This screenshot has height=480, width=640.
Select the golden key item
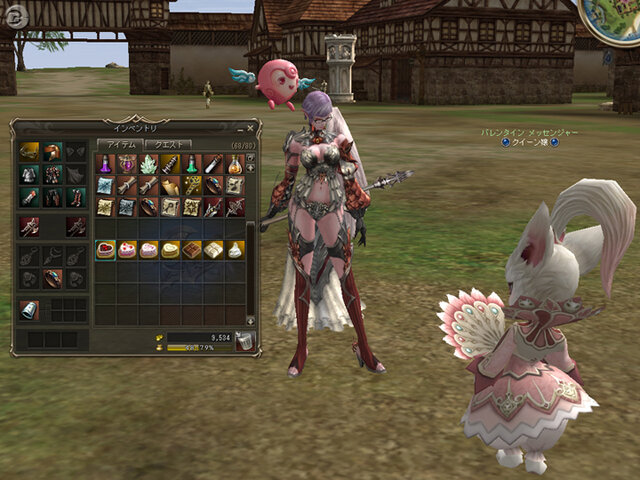point(192,186)
